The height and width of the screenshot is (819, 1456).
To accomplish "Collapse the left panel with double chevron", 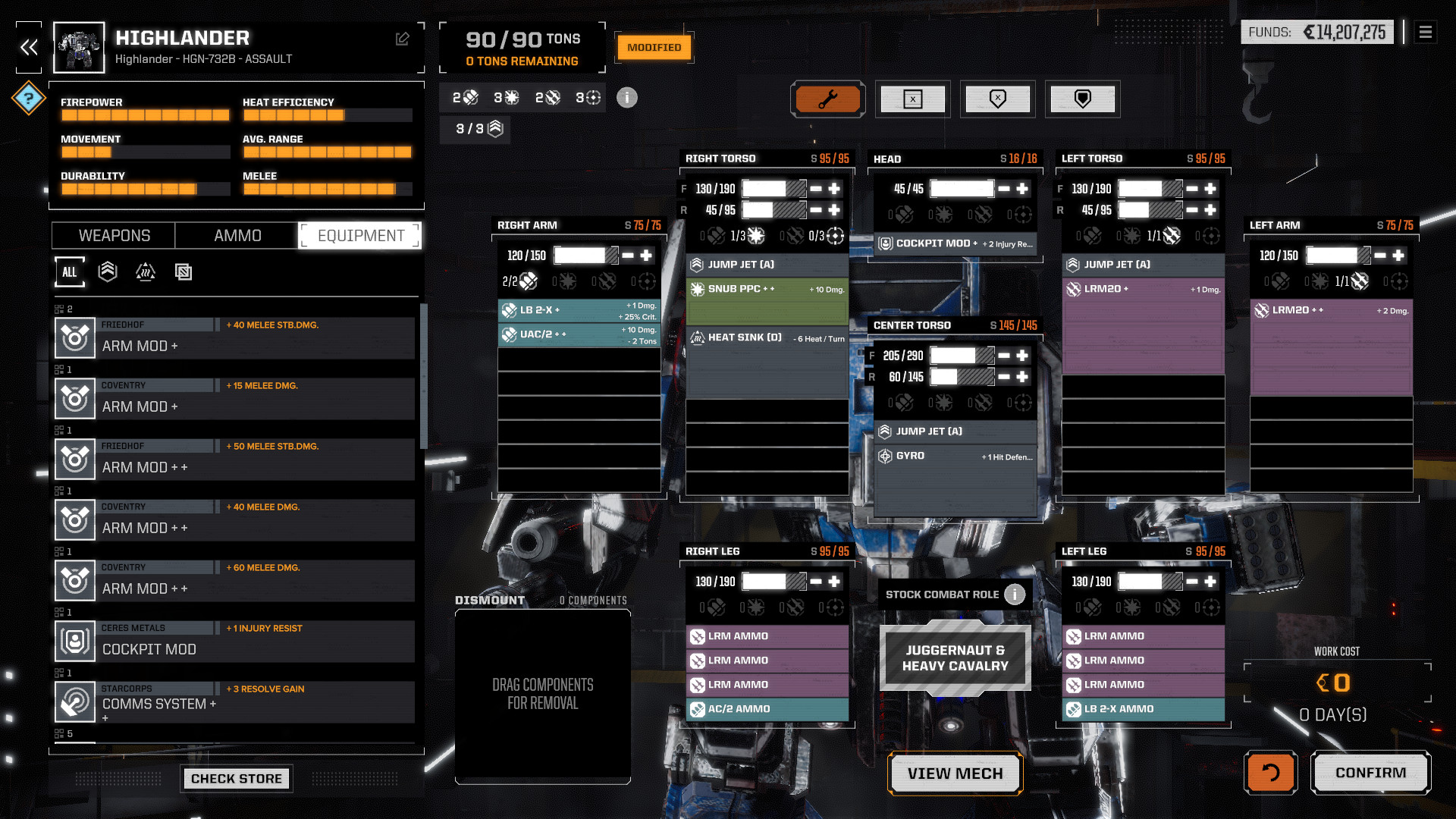I will (29, 48).
